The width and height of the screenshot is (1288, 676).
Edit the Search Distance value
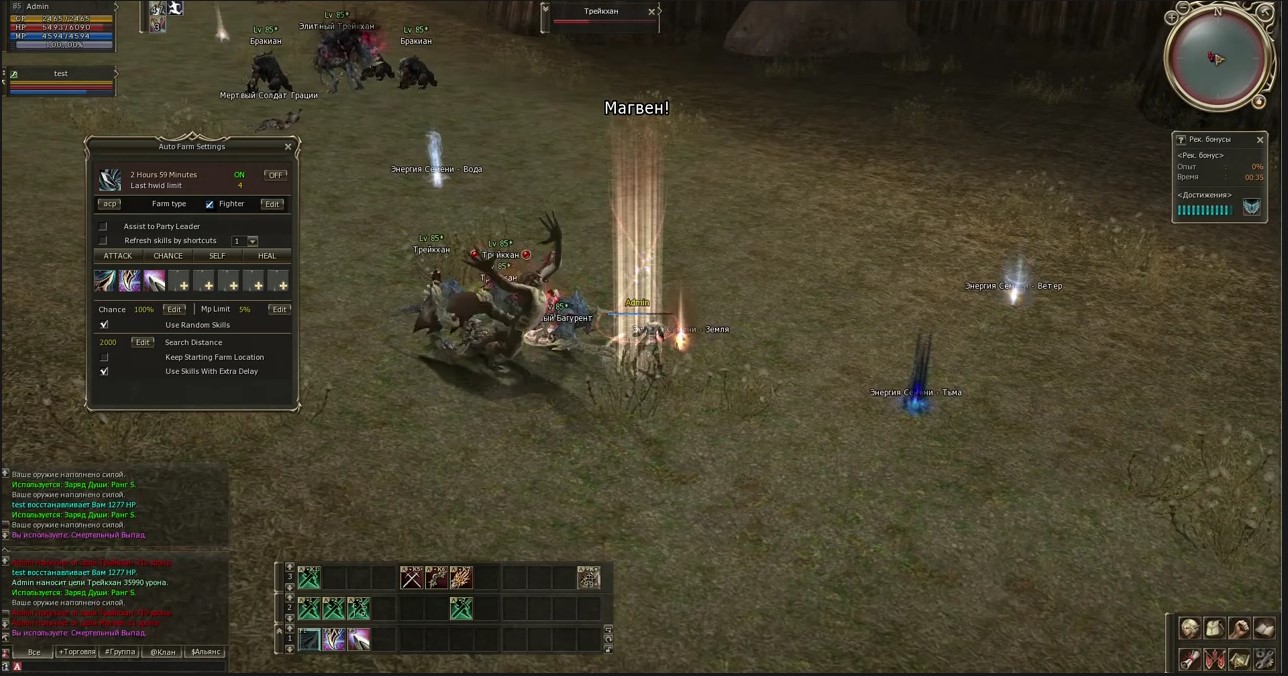143,343
